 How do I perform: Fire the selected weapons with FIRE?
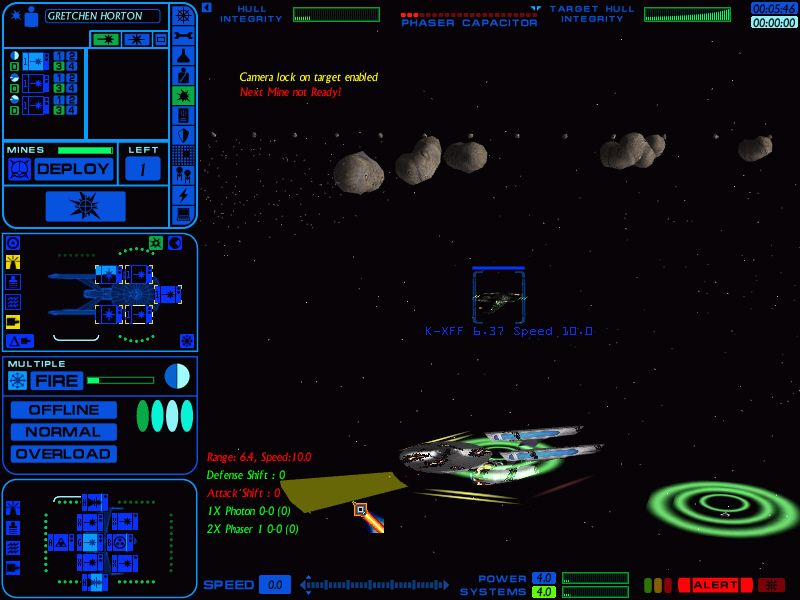pos(56,380)
